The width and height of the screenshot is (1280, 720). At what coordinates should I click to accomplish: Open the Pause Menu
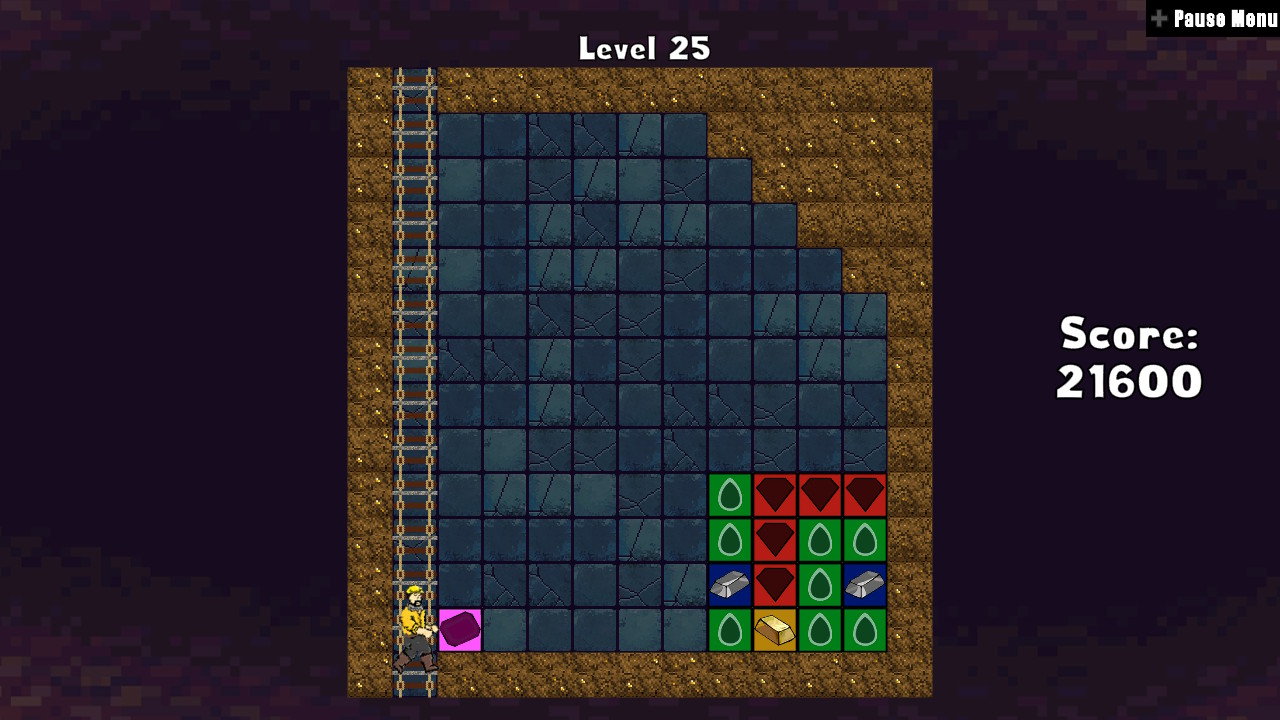(1216, 18)
